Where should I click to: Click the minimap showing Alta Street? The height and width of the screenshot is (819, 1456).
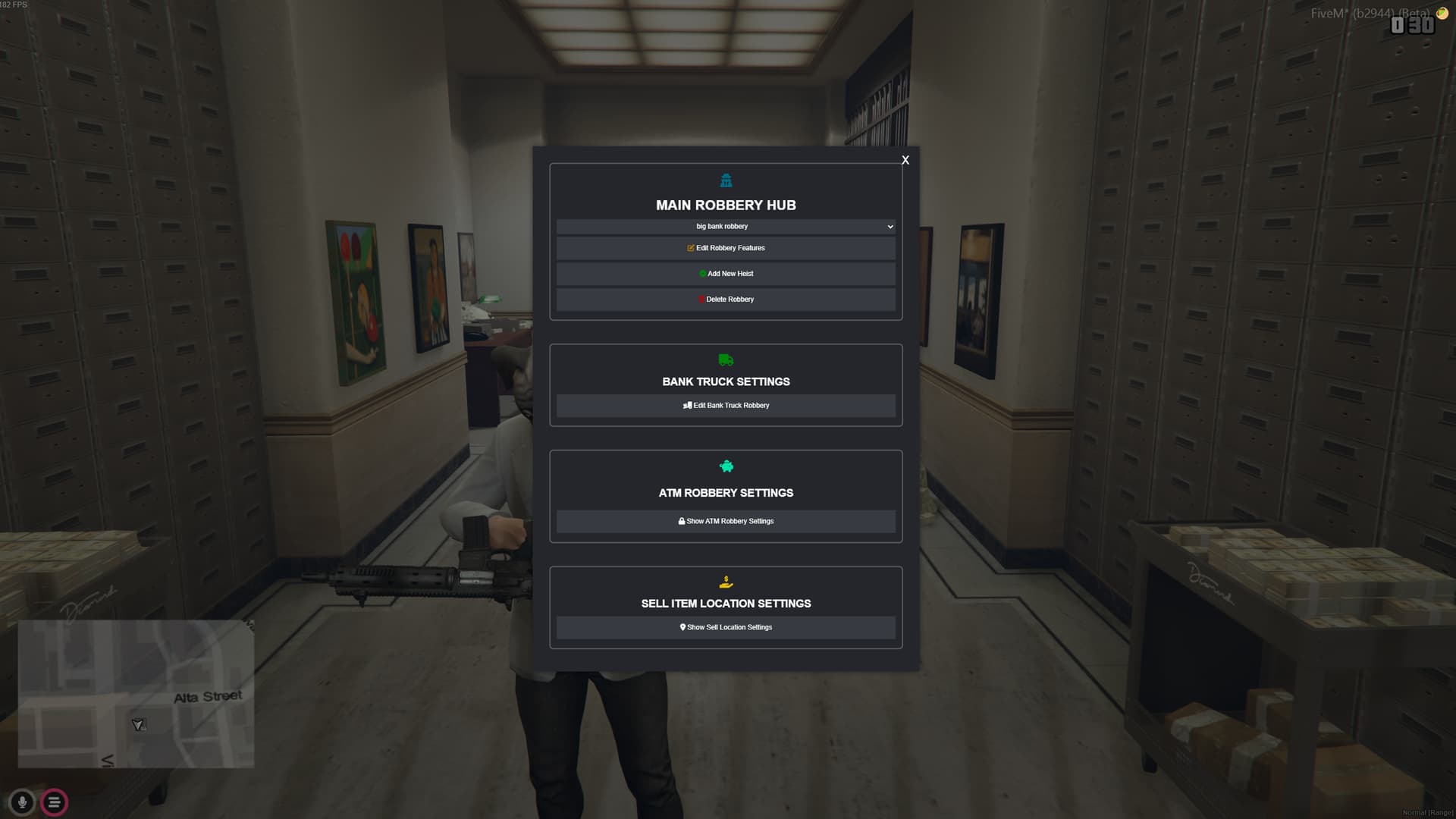[136, 694]
